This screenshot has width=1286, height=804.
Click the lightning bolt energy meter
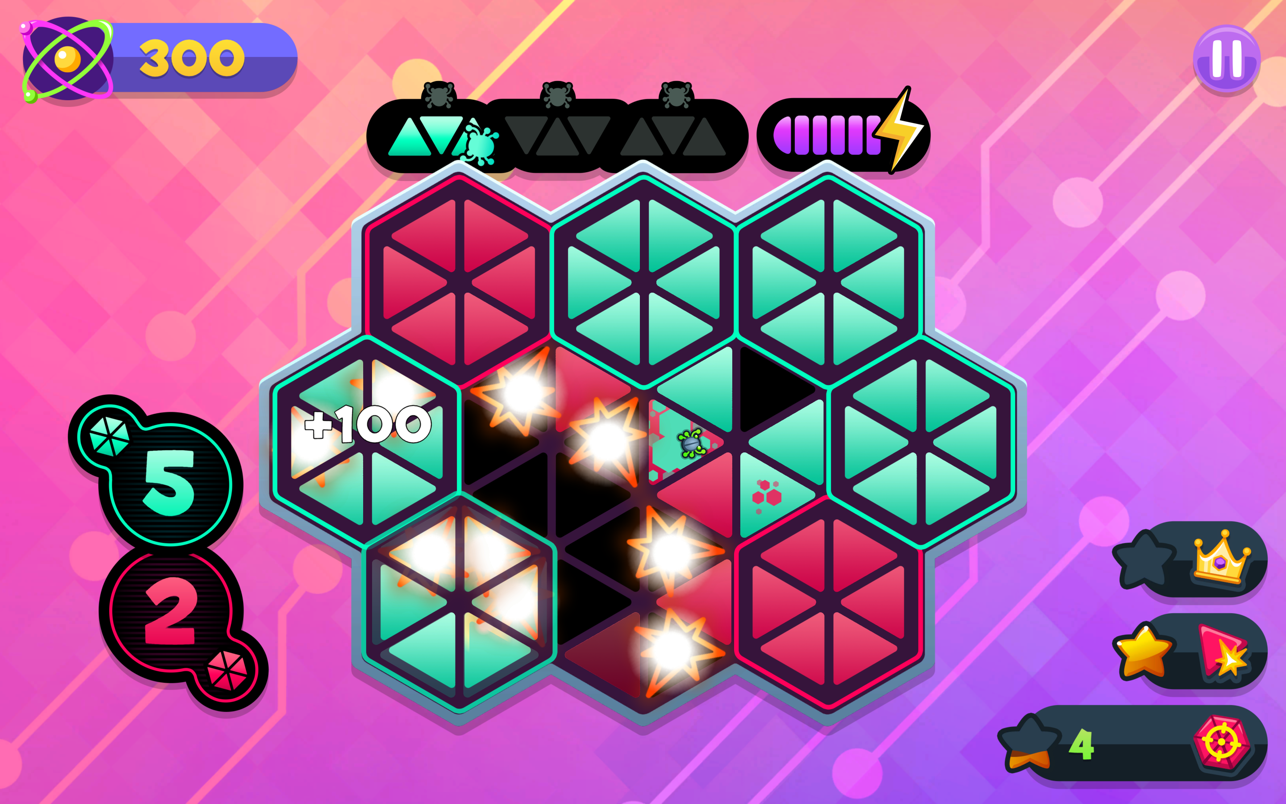coord(845,134)
